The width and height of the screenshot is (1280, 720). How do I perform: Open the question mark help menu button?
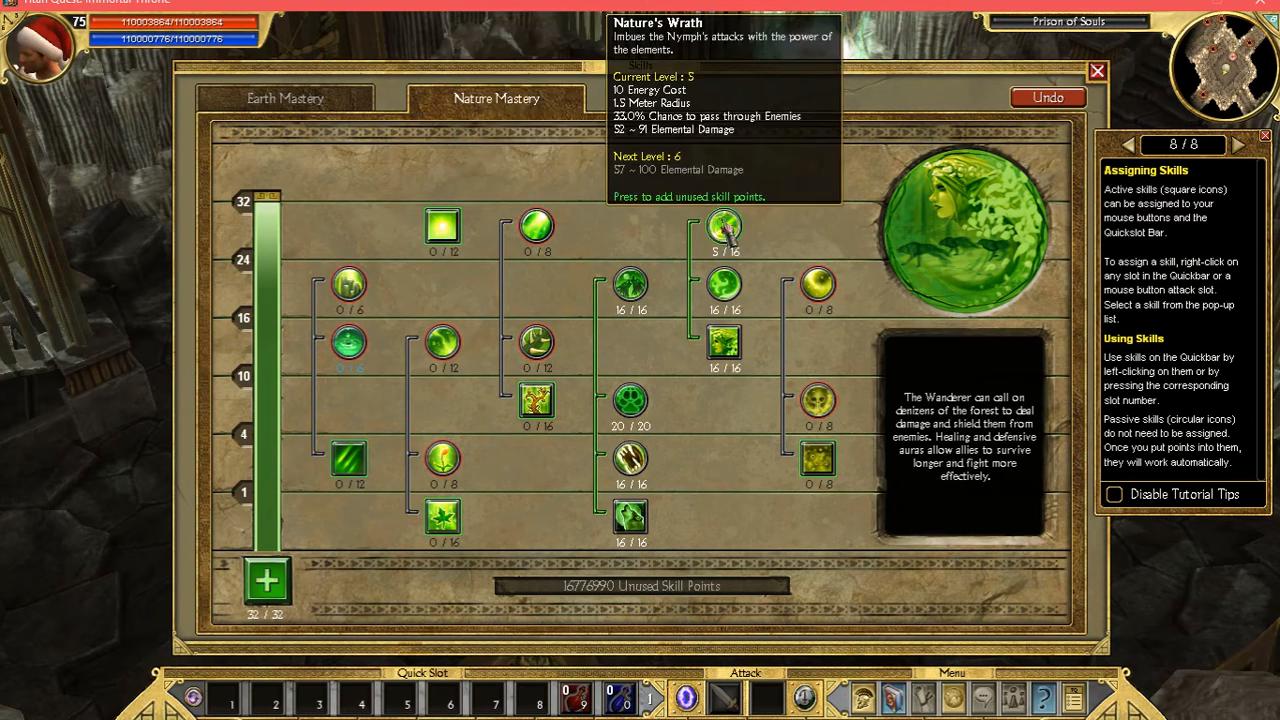[x=1043, y=697]
